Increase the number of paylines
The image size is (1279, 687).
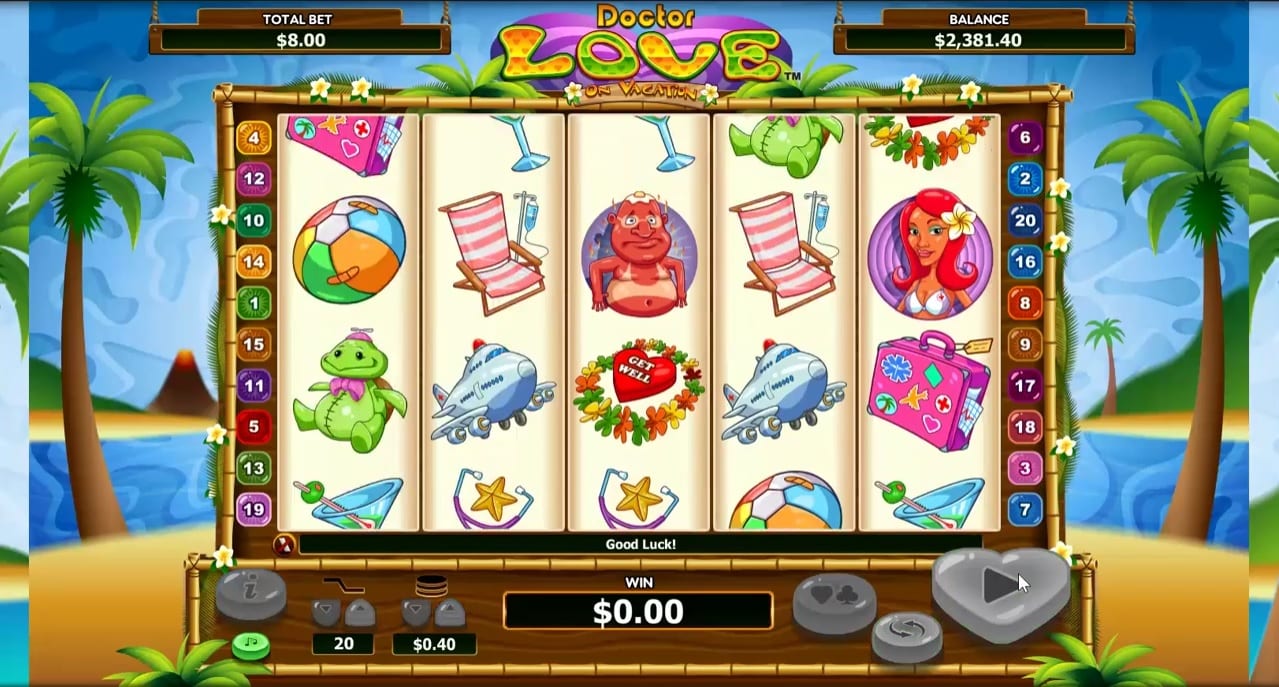click(359, 612)
